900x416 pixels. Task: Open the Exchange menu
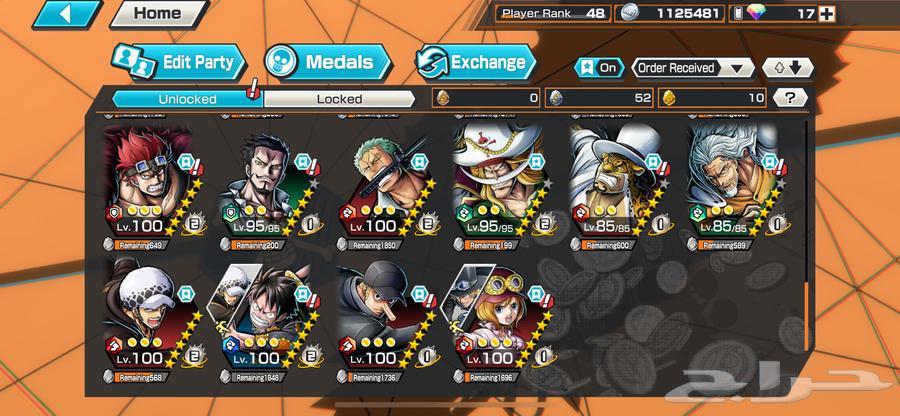(476, 61)
